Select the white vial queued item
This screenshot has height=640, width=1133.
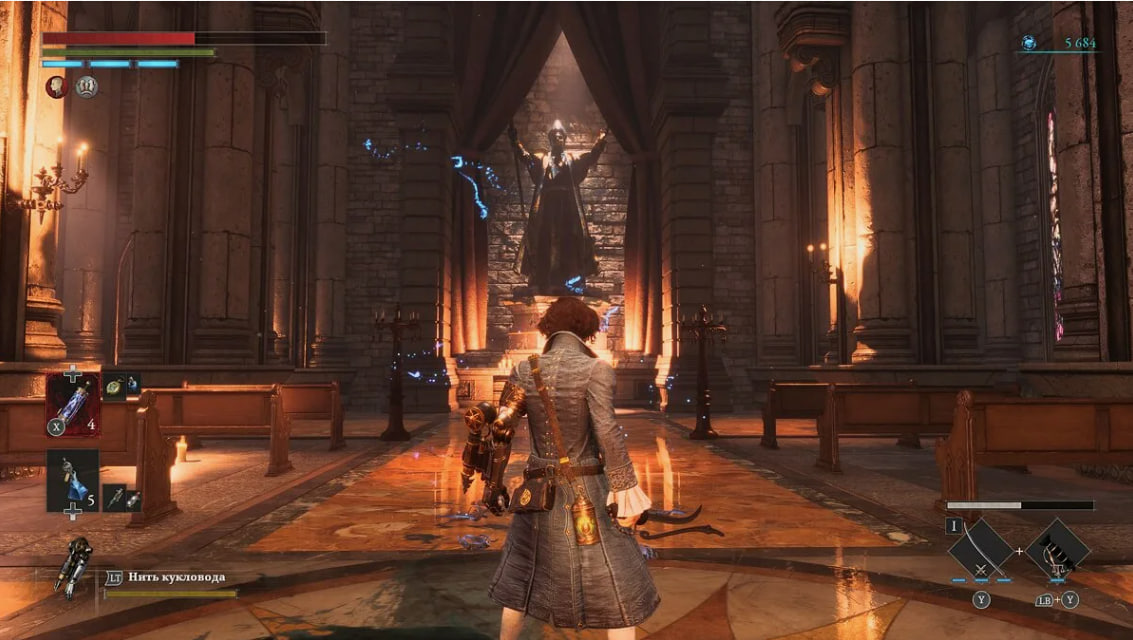tap(132, 497)
